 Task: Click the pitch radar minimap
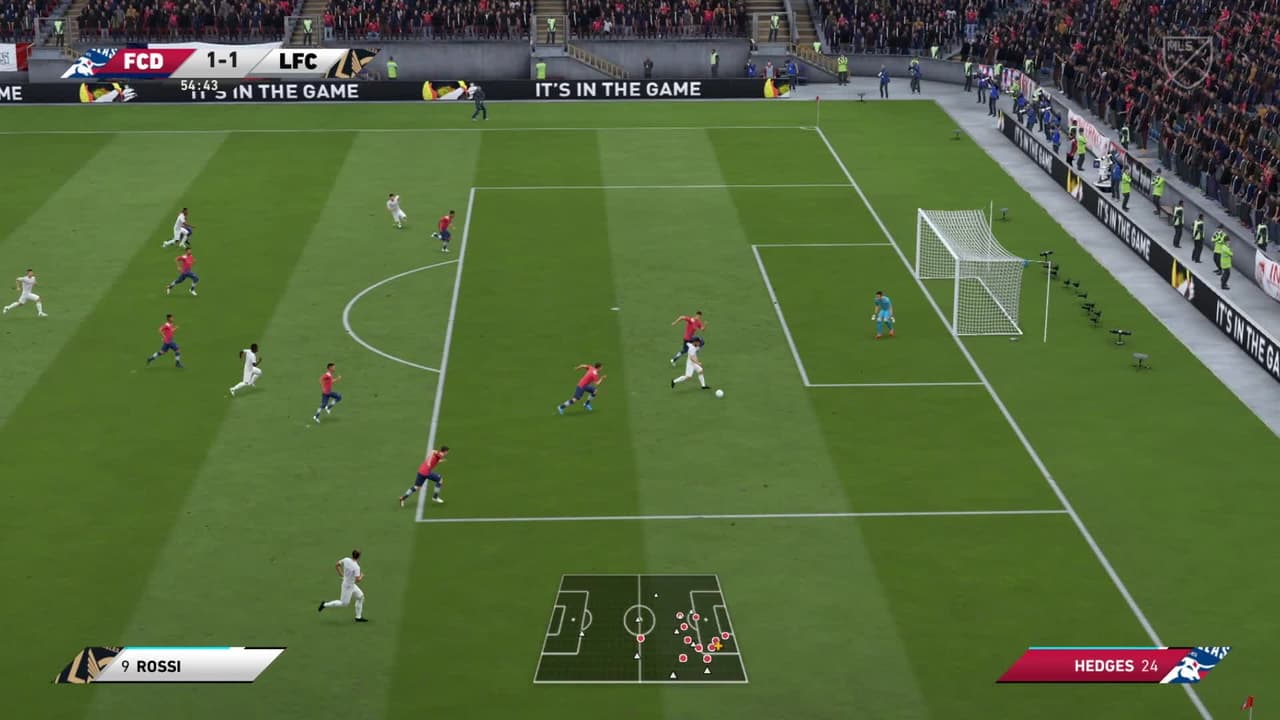[x=640, y=628]
